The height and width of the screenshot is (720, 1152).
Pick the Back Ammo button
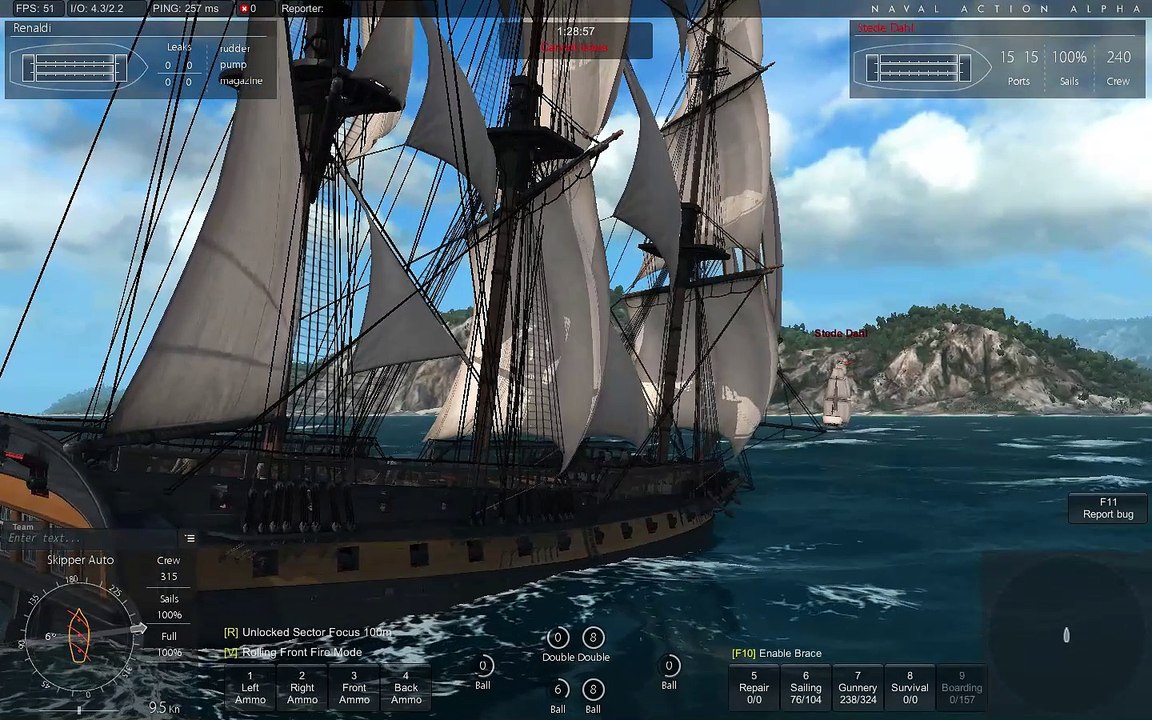tap(406, 688)
